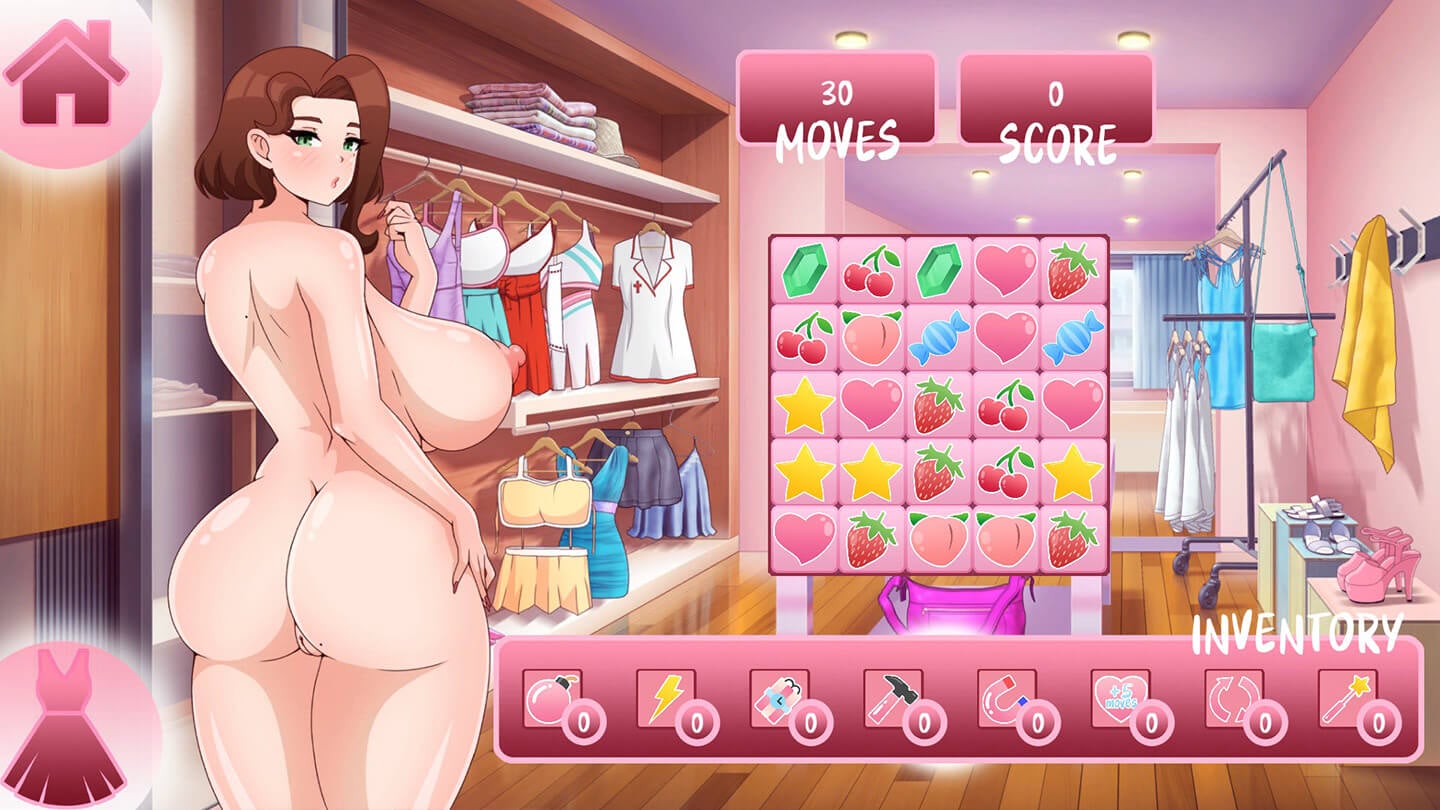
Task: Select the magic star wand booster
Action: coord(1347,698)
